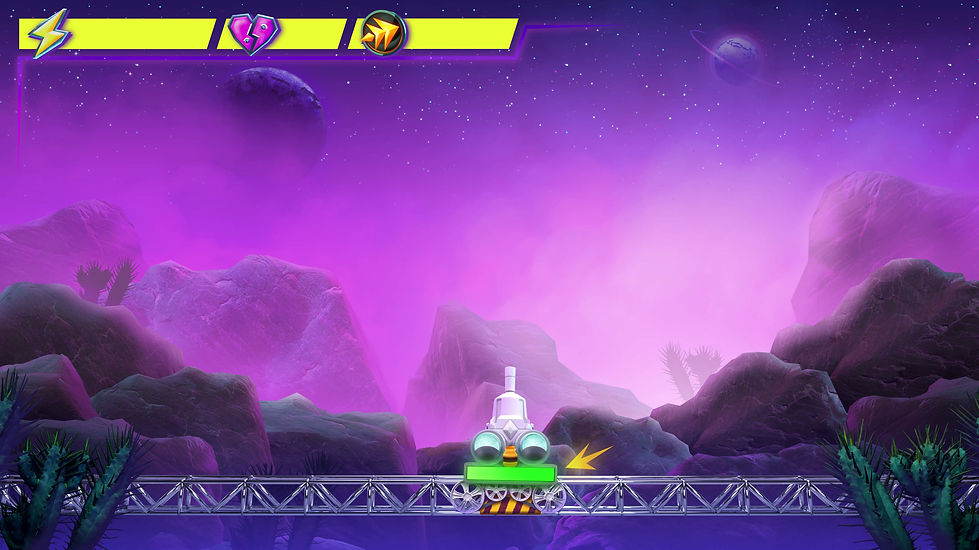Click the round orange arrow badge icon

pos(382,34)
